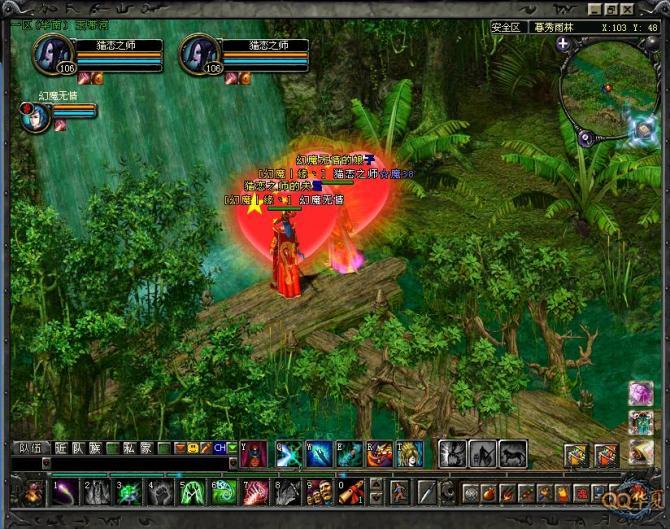Screen dimensions: 670x529
Task: Select the top-left player portrait at level 106
Action: [52, 55]
